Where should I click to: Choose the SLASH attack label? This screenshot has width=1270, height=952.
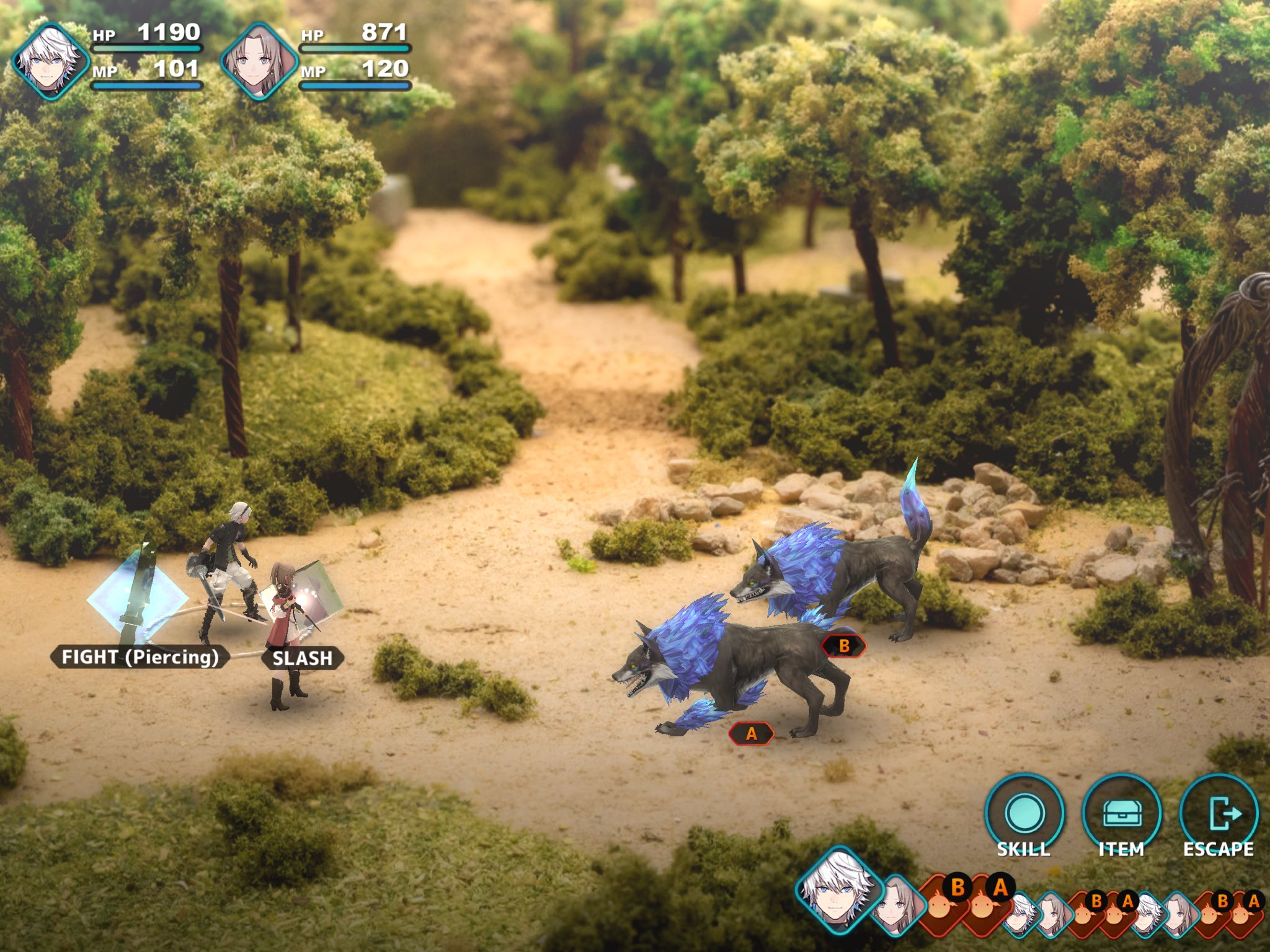point(303,658)
